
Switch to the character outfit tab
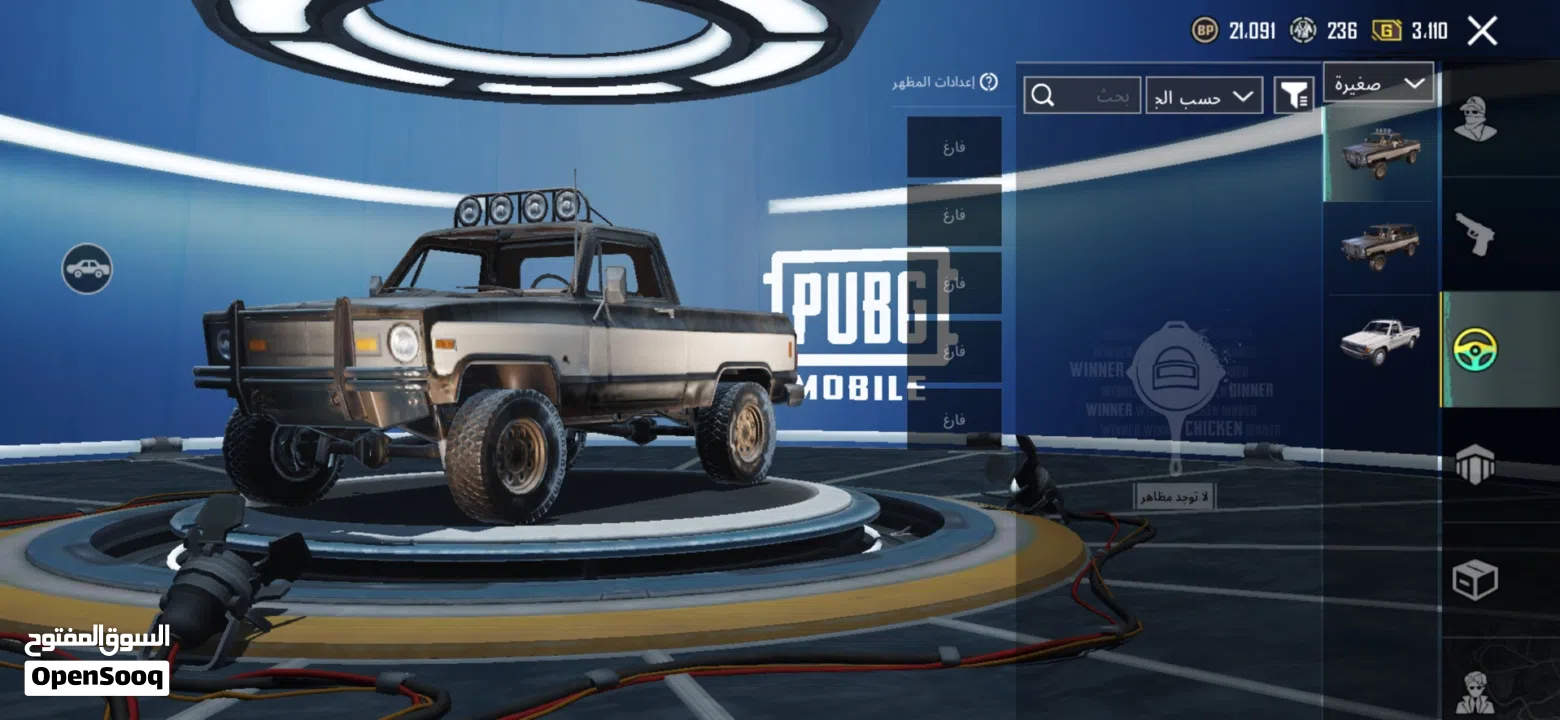coord(1475,121)
